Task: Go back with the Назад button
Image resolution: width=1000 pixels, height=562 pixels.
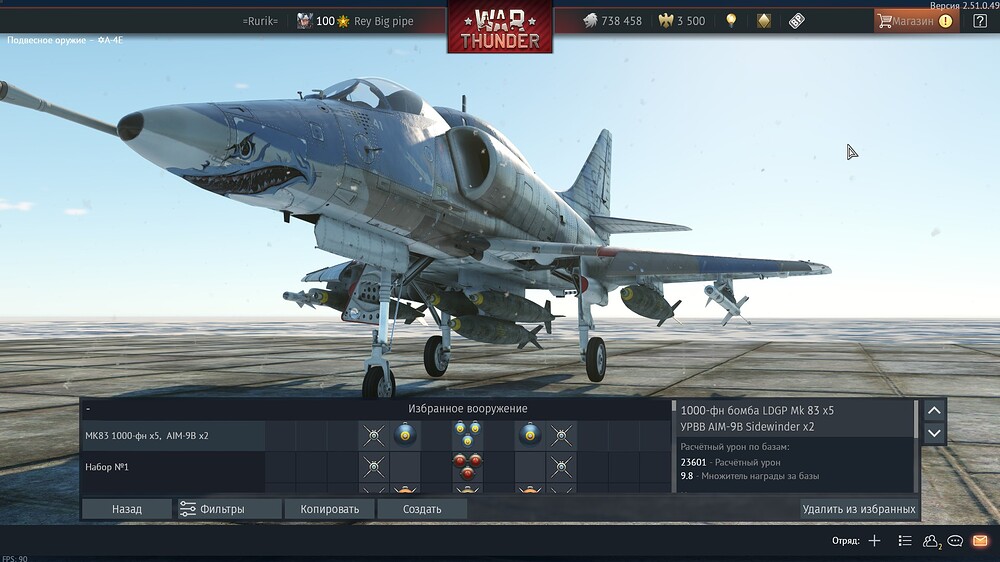Action: 127,509
